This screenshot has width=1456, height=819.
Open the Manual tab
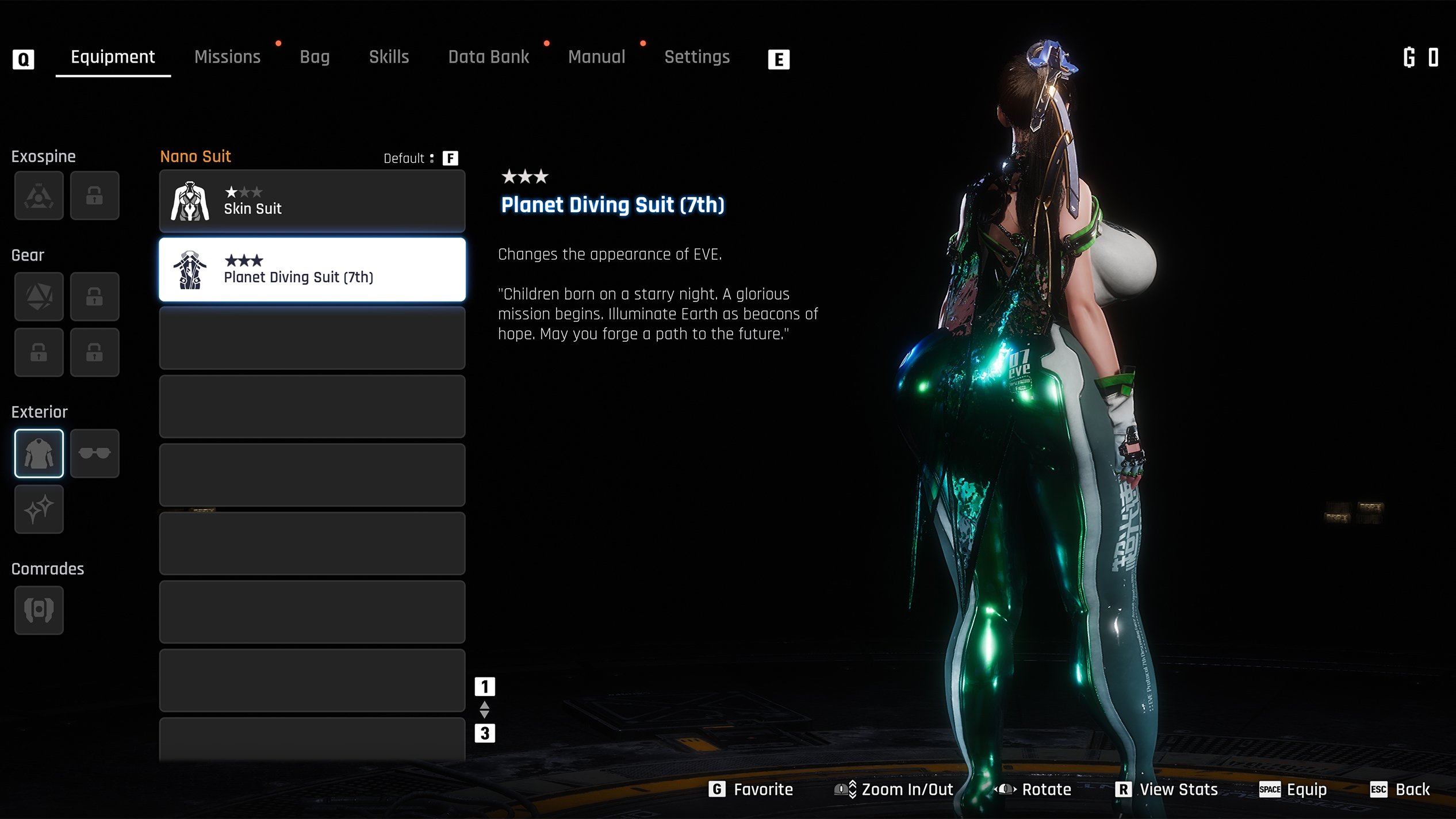[596, 57]
